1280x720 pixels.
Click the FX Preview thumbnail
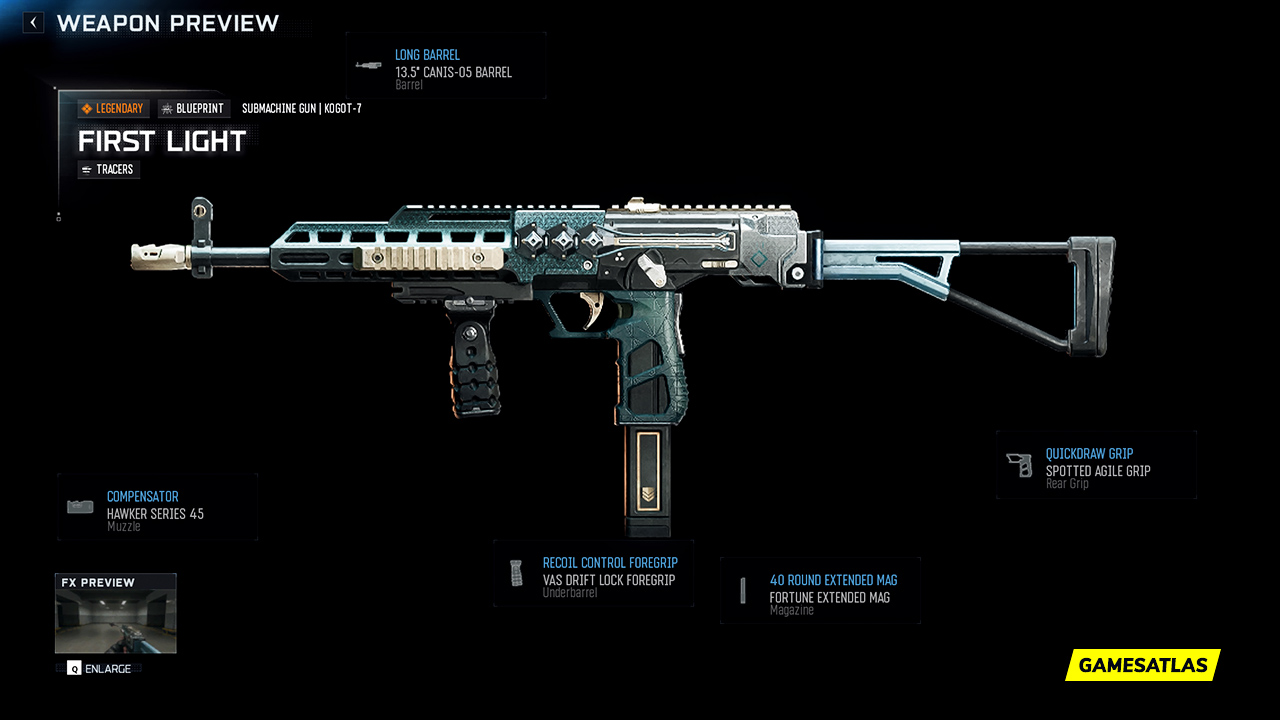point(115,613)
